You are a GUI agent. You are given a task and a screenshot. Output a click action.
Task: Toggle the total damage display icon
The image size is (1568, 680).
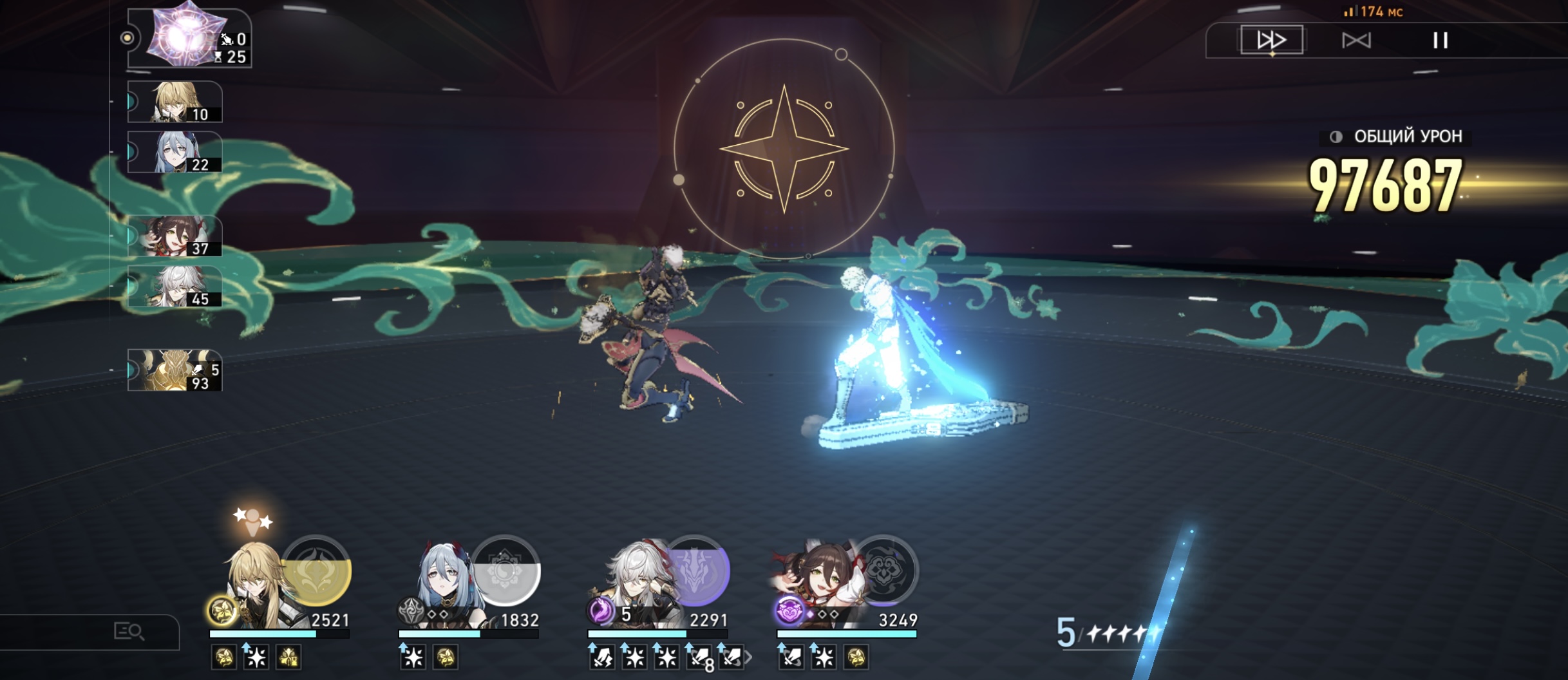pos(1336,137)
